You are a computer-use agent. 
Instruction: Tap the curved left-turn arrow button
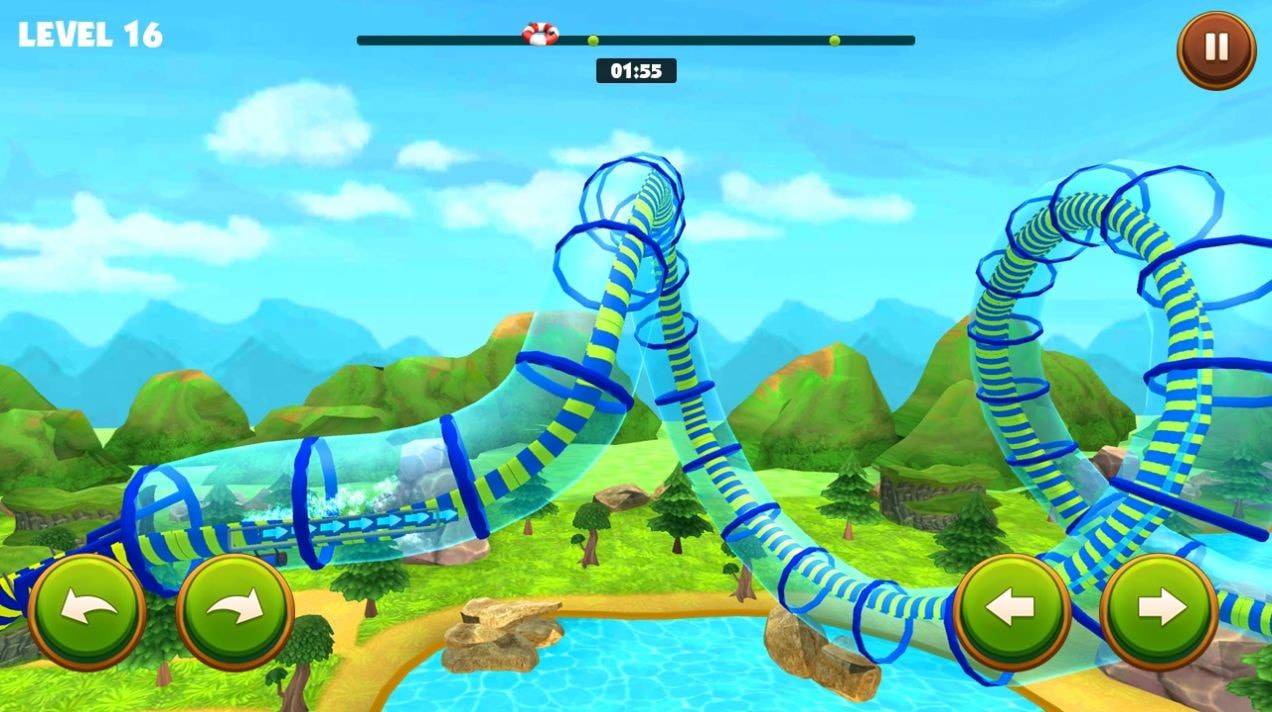click(x=87, y=610)
